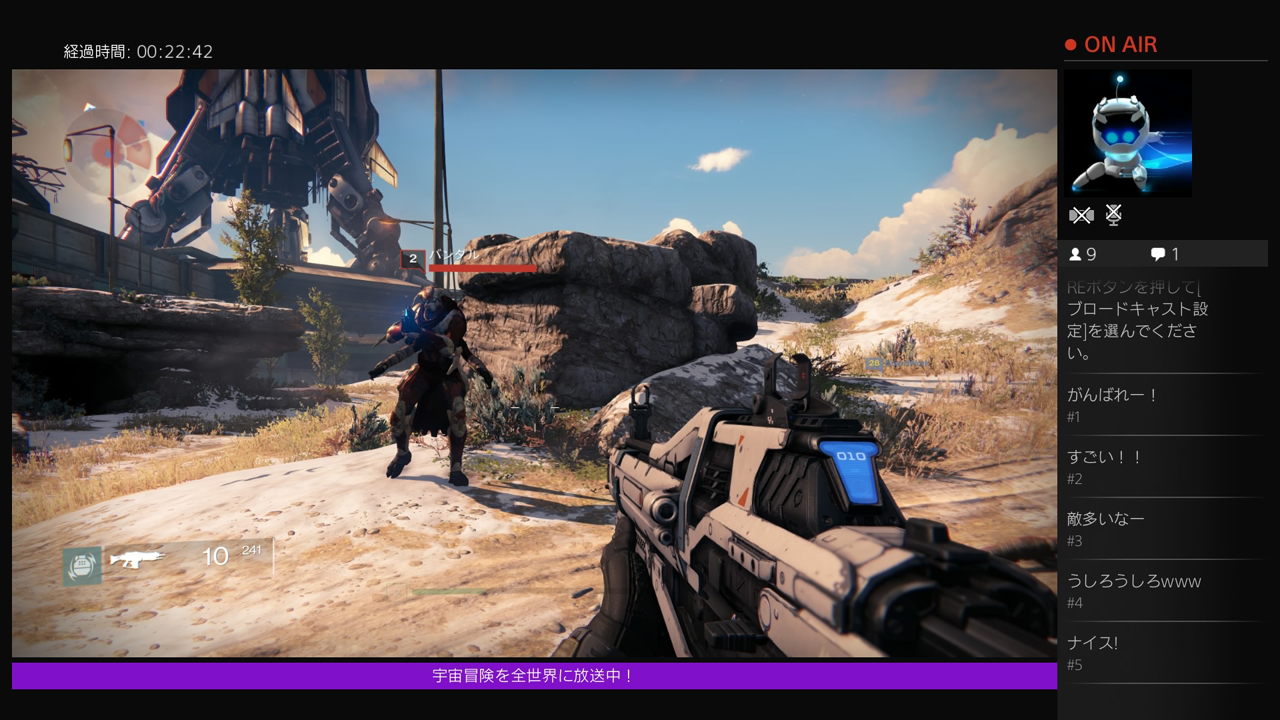Click the red ON AIR indicator
The image size is (1280, 720).
[1111, 45]
